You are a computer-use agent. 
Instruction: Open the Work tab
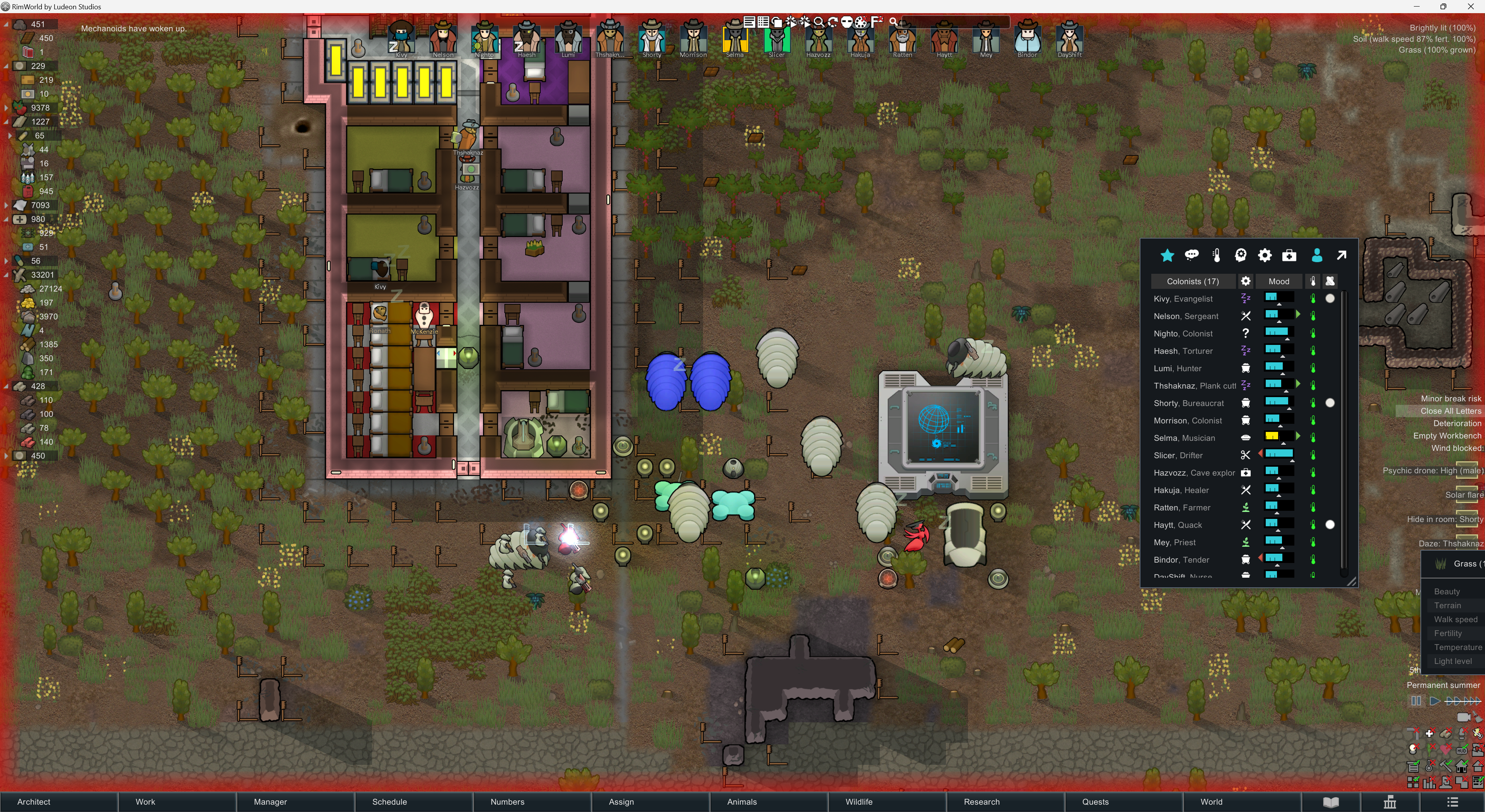click(145, 802)
